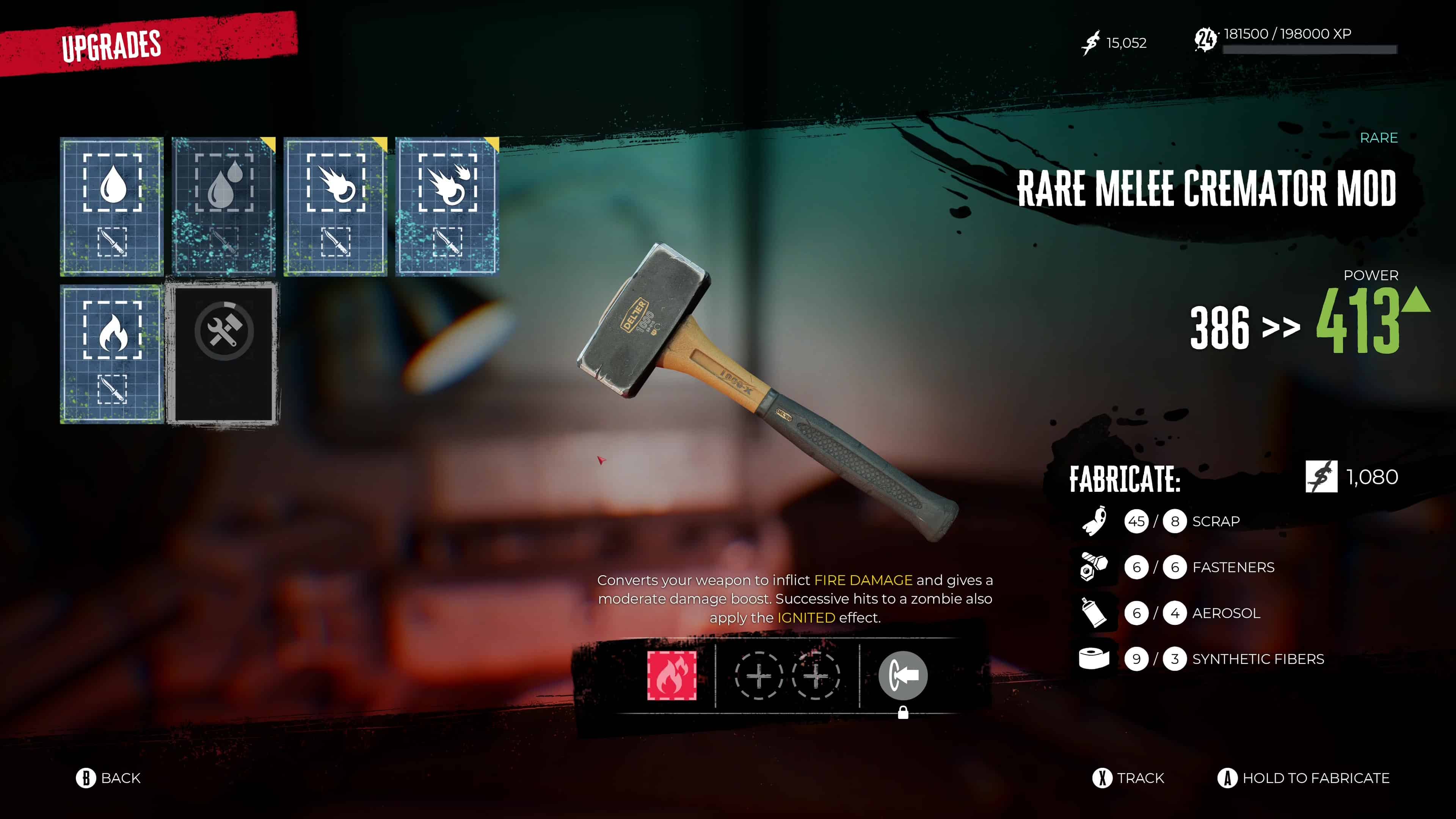The width and height of the screenshot is (1456, 819).
Task: Select the locked arrow slot icon
Action: pos(903,675)
